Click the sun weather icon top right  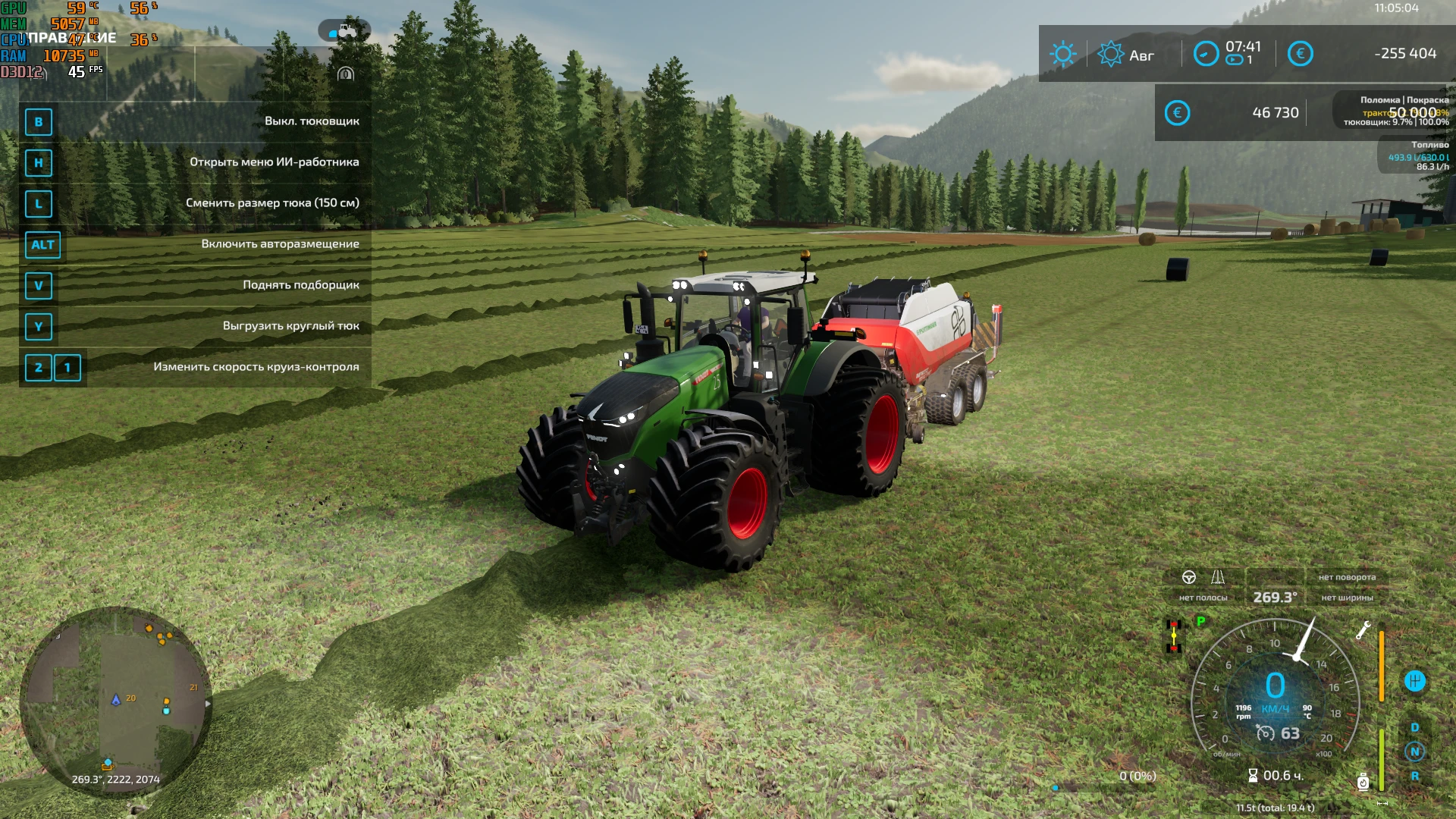(1063, 53)
